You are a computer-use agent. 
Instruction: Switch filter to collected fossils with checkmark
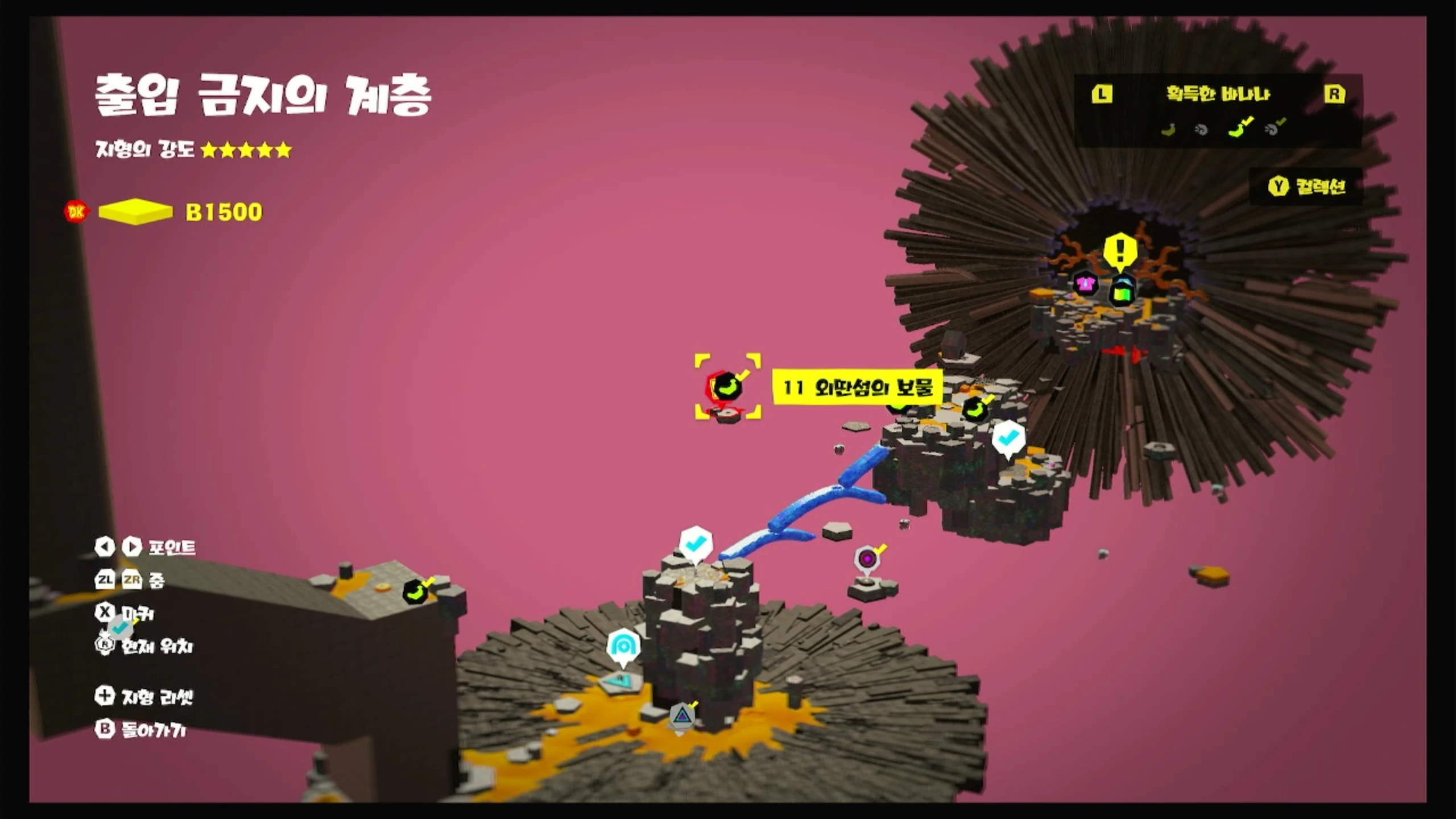pos(1273,129)
